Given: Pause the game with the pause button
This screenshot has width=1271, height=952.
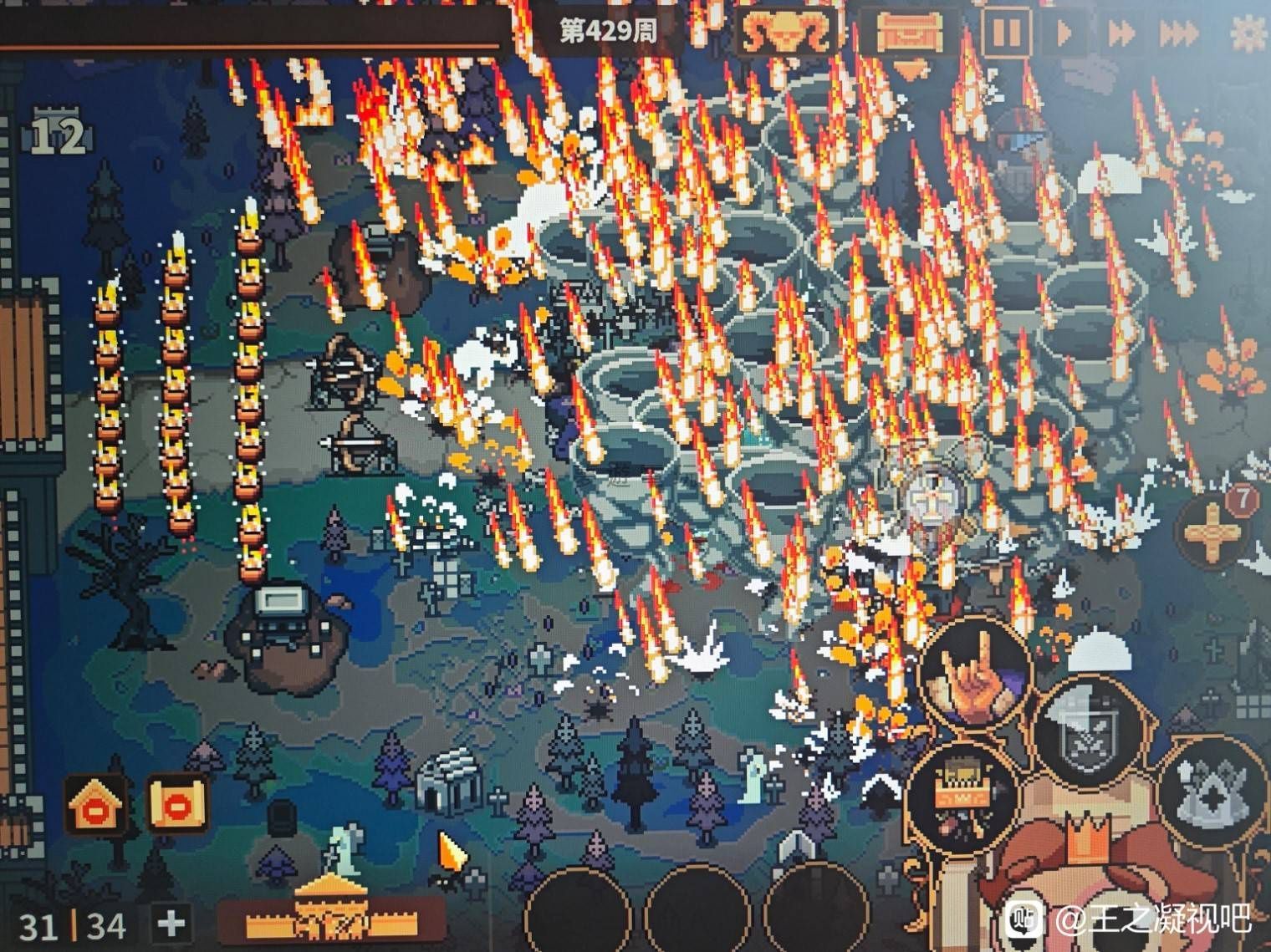Looking at the screenshot, I should 1007,33.
